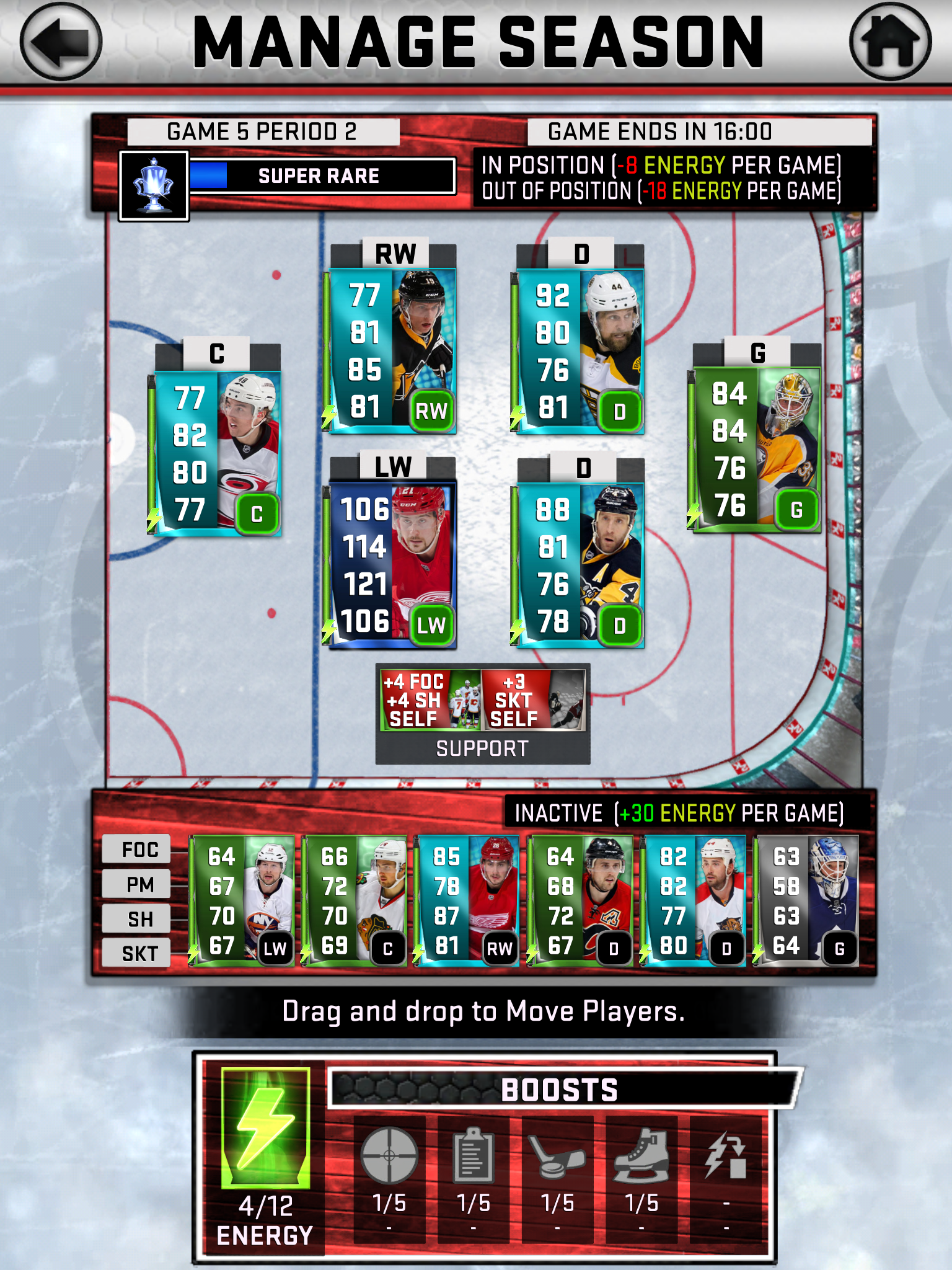Switch stats to SH view
Image resolution: width=952 pixels, height=1270 pixels.
coord(136,917)
